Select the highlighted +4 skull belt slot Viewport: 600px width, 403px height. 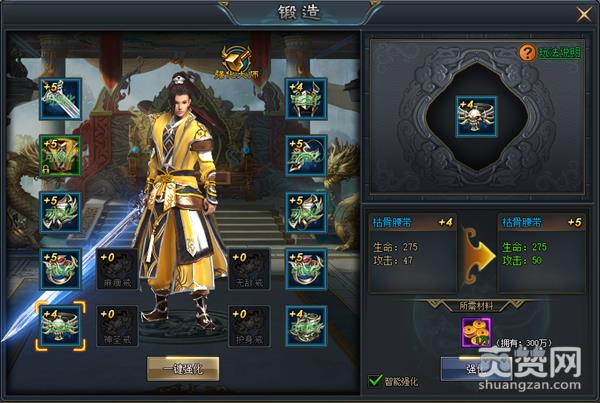tap(60, 327)
